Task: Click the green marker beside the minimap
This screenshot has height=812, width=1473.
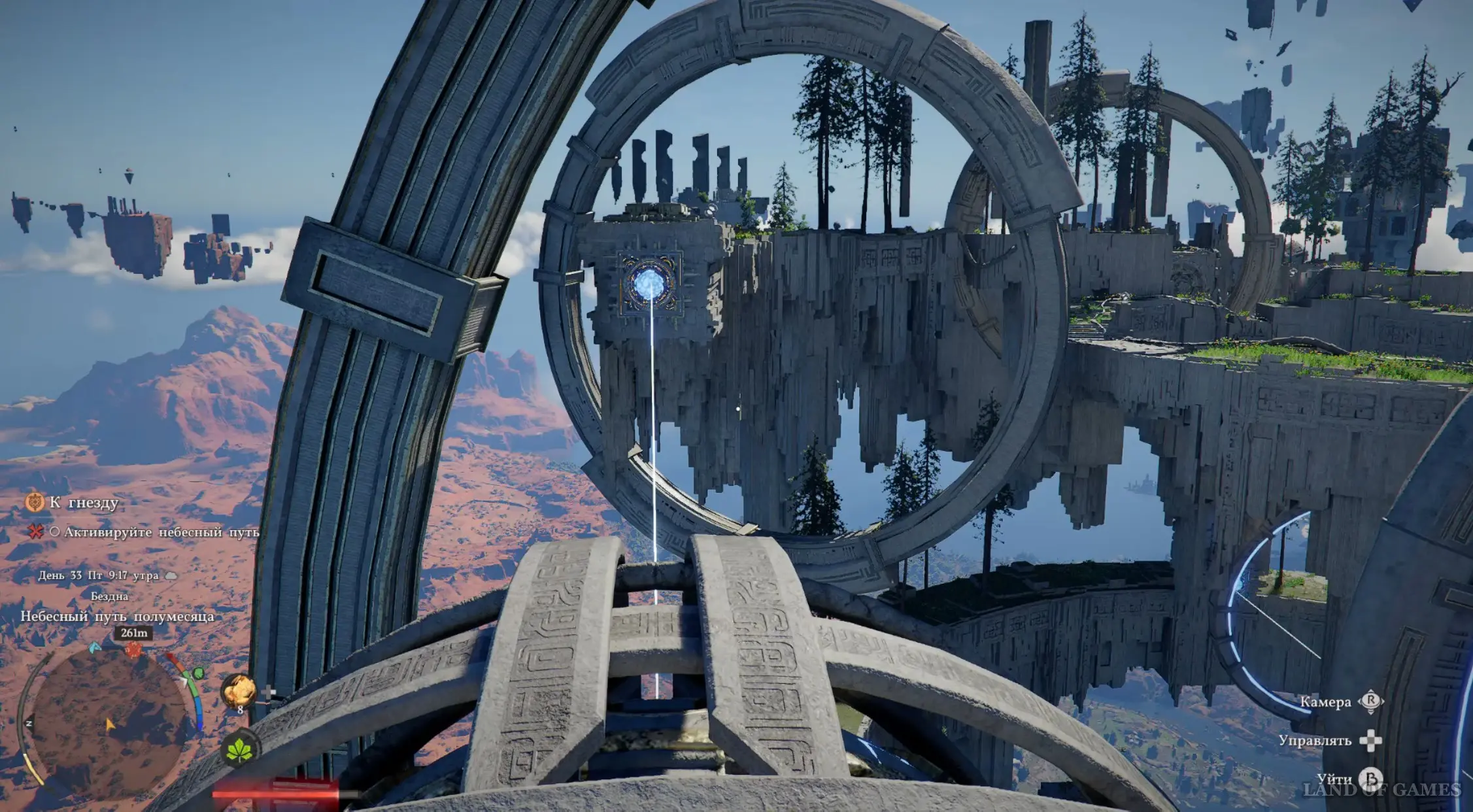Action: coord(197,673)
